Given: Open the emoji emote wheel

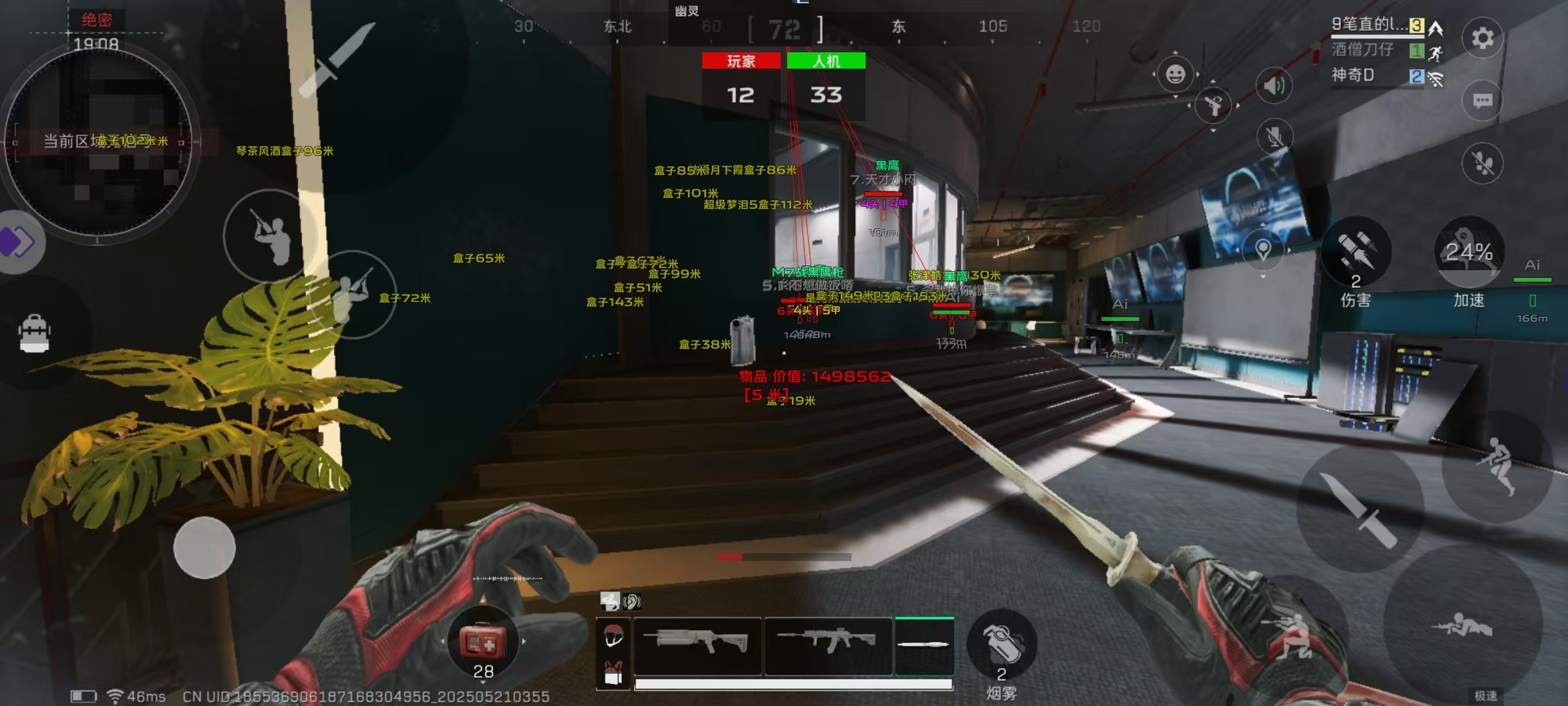Looking at the screenshot, I should pyautogui.click(x=1175, y=74).
